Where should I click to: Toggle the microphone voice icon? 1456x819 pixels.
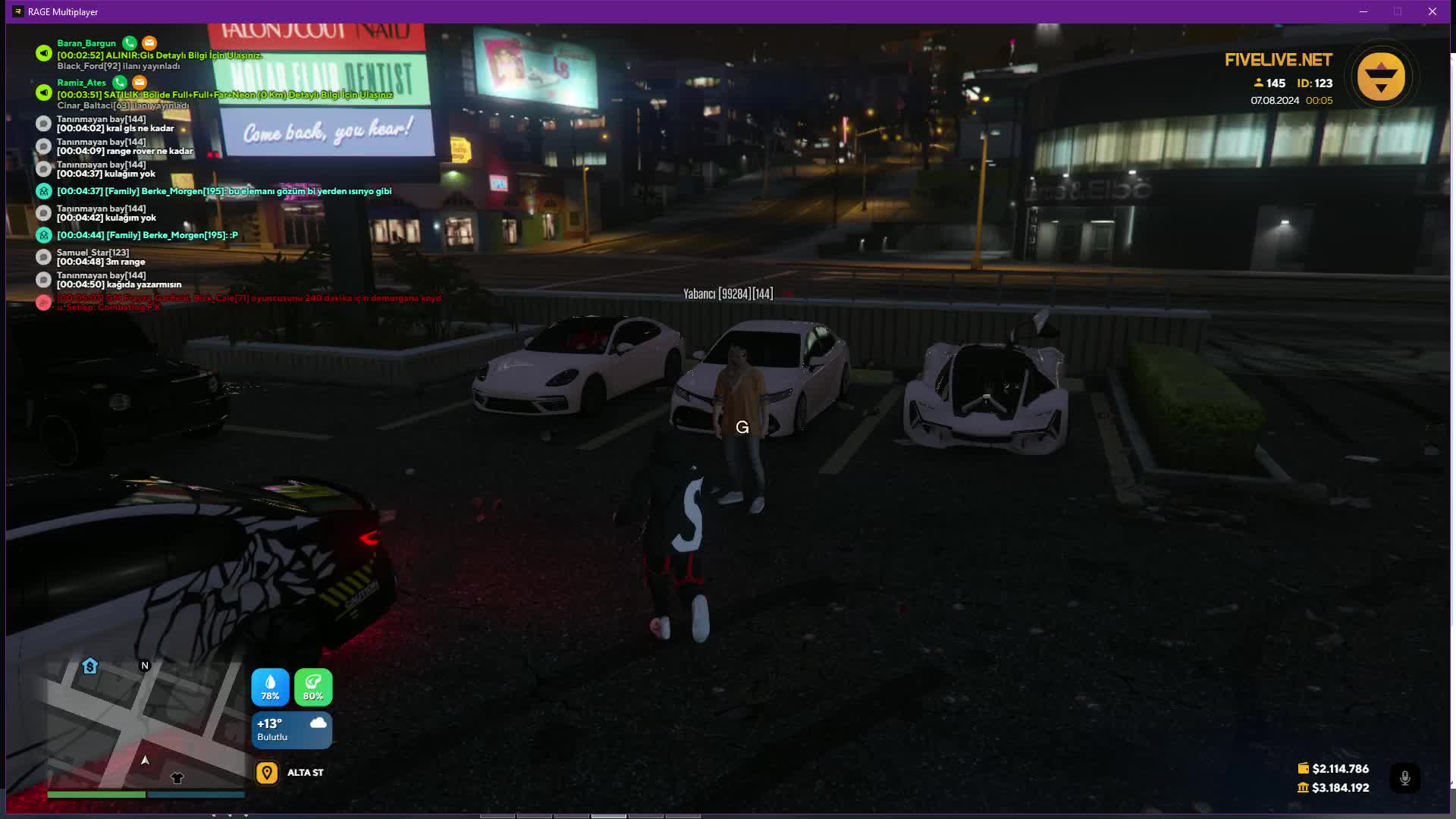1404,778
